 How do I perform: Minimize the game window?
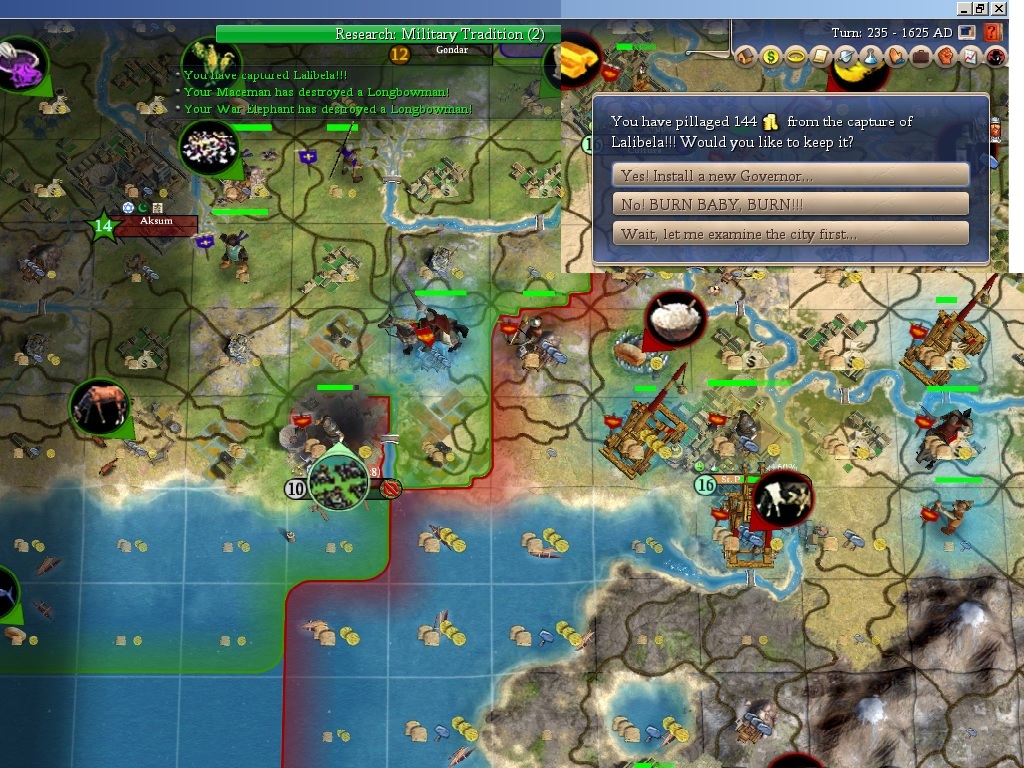point(963,8)
